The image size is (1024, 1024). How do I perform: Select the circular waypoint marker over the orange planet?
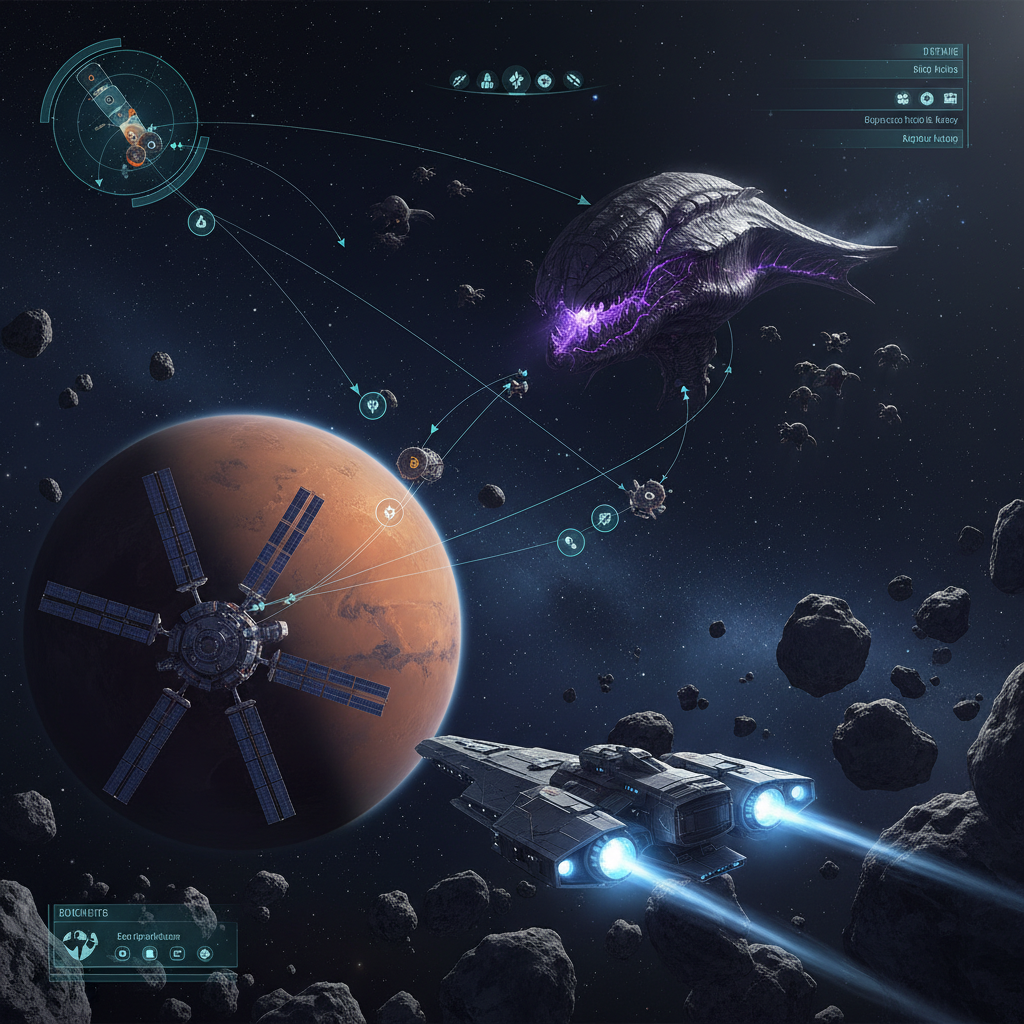coord(387,513)
